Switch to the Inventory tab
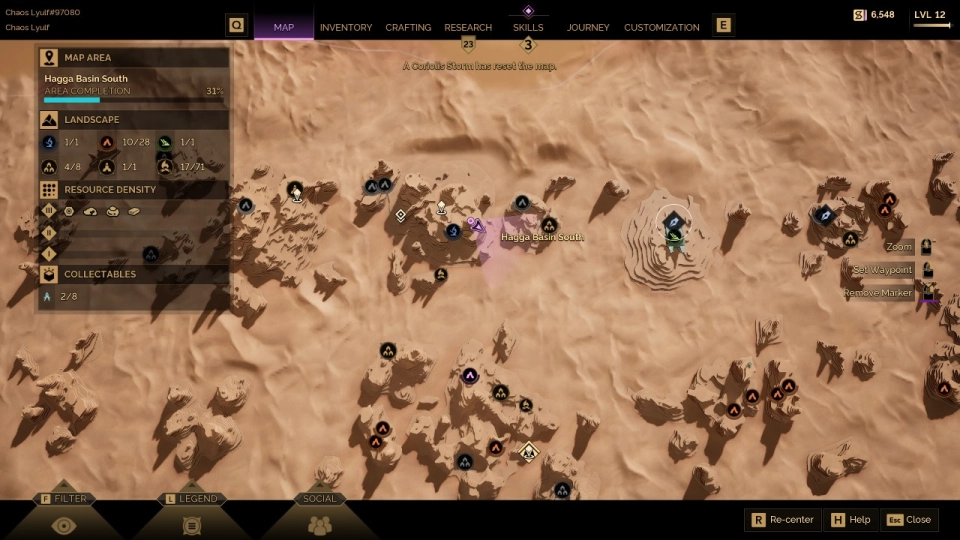Viewport: 960px width, 540px height. coord(345,27)
